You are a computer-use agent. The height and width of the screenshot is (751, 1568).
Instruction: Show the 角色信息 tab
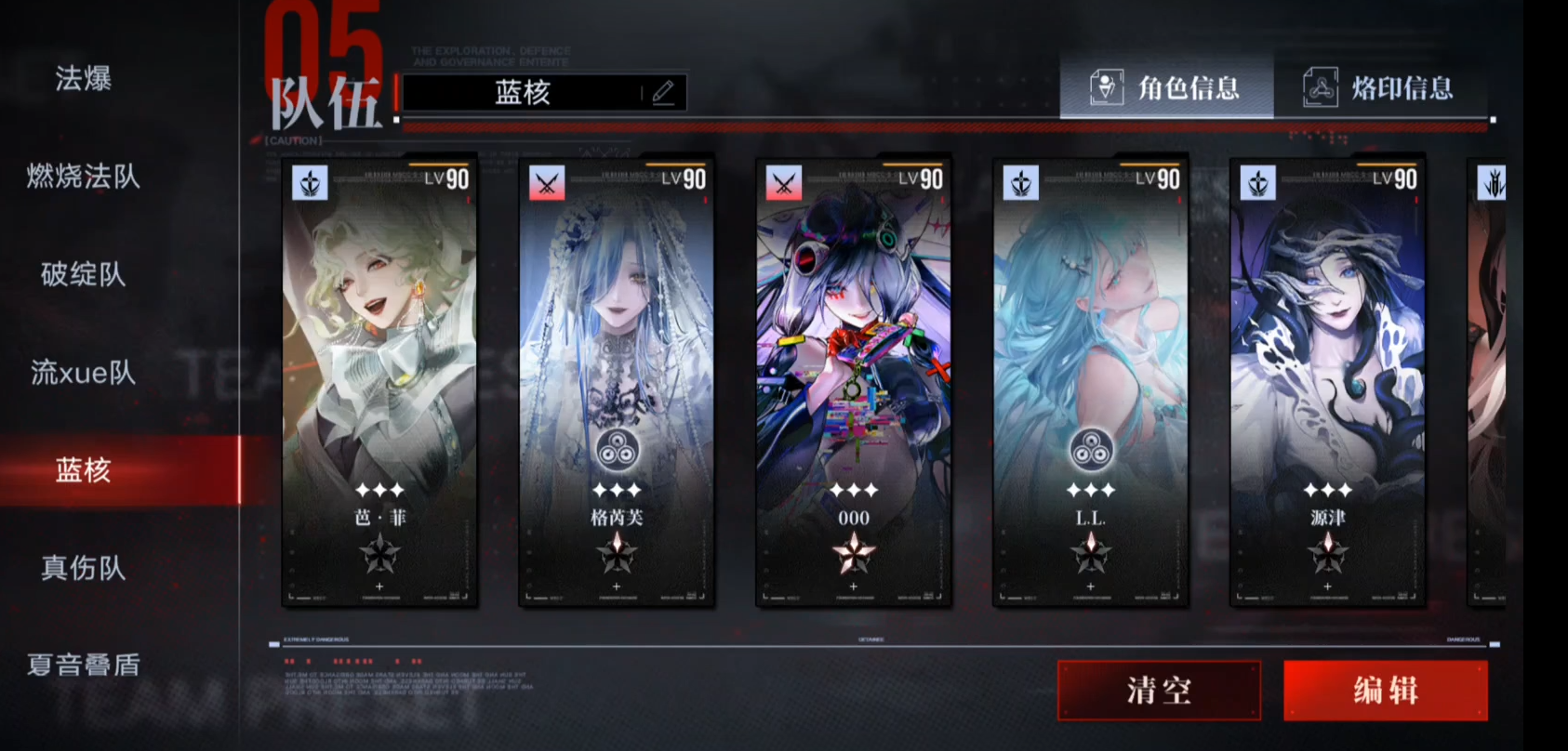click(1166, 88)
